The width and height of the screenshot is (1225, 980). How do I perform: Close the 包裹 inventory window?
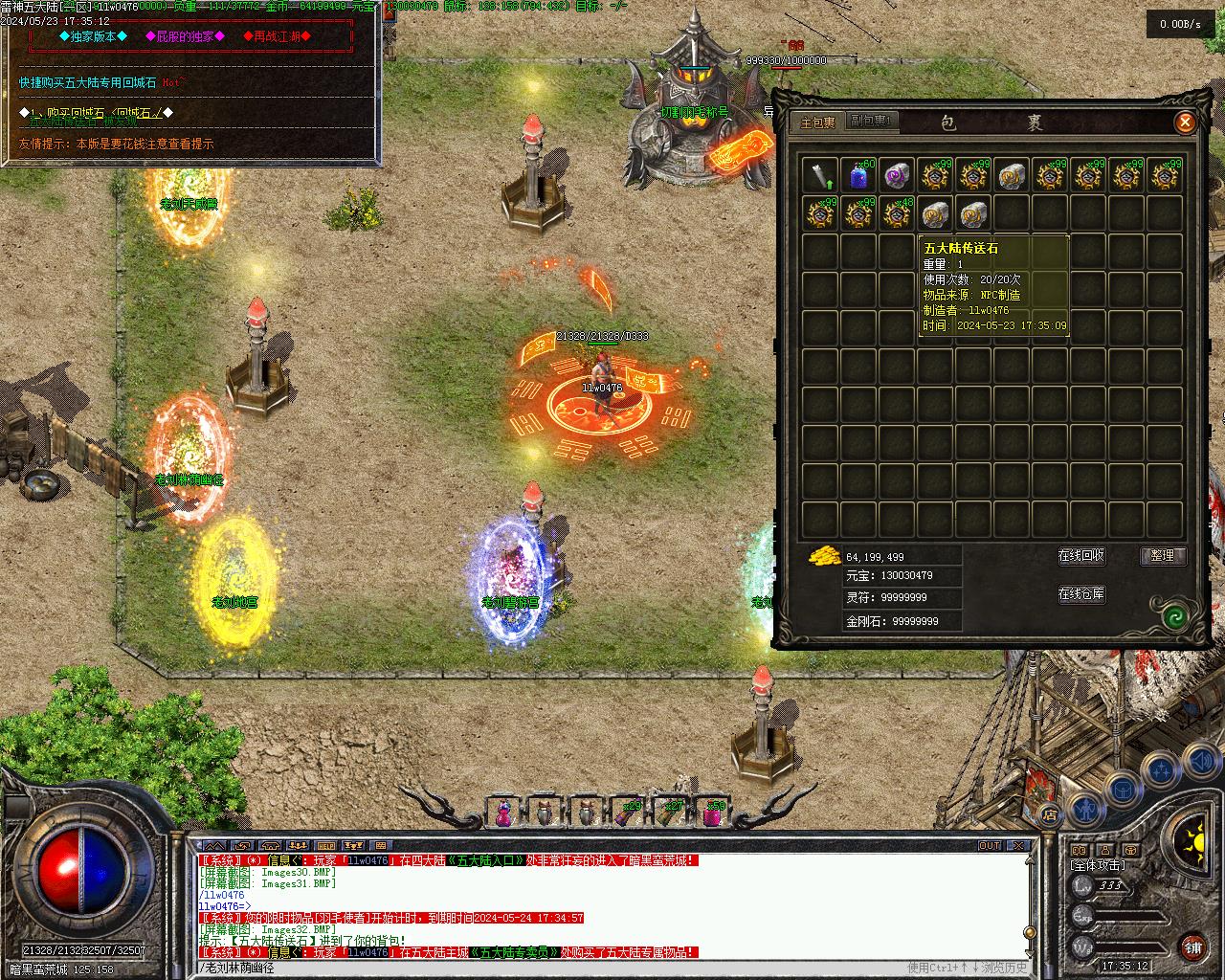pos(1185,122)
